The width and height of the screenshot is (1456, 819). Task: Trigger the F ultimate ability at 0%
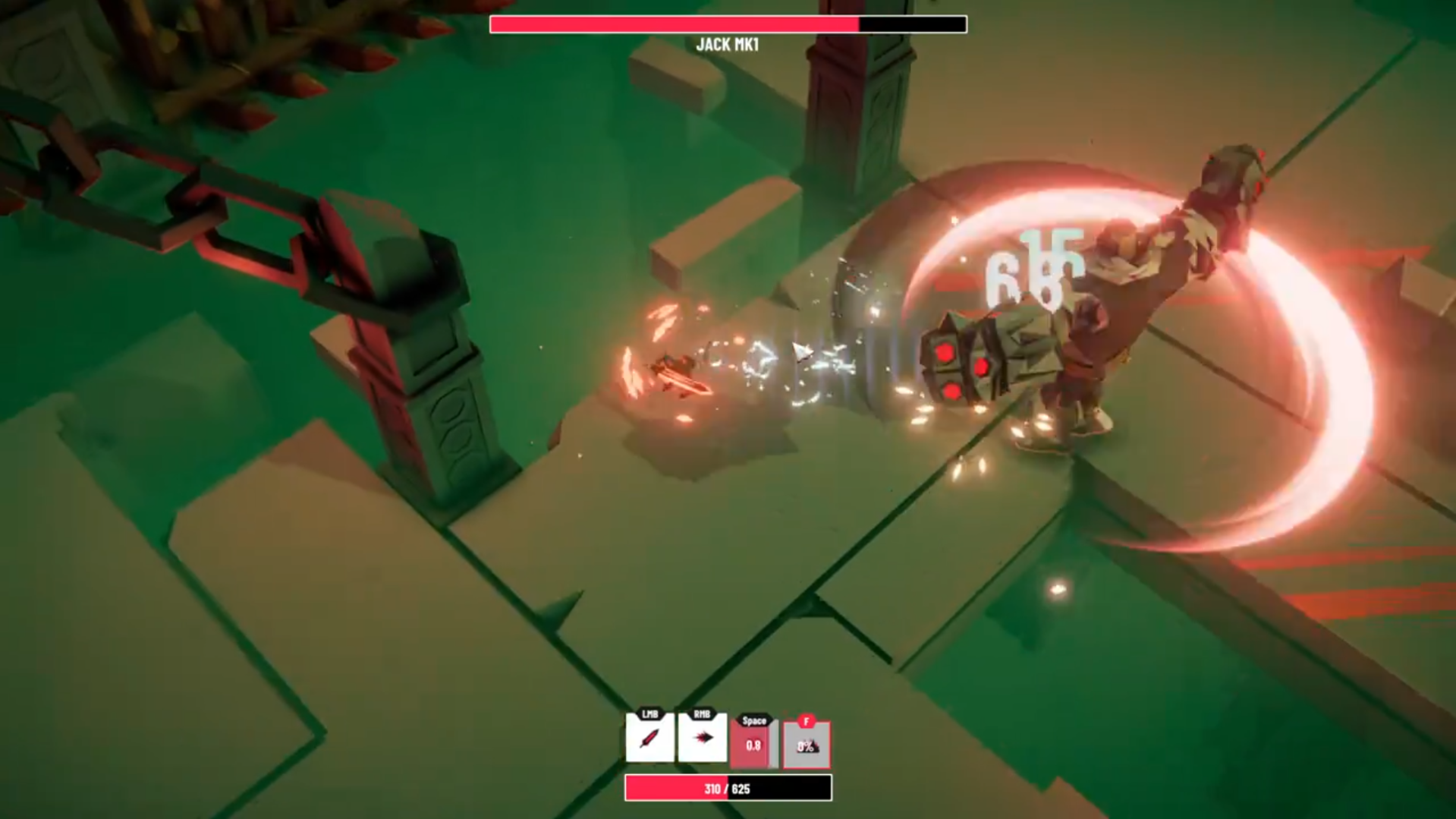click(807, 745)
